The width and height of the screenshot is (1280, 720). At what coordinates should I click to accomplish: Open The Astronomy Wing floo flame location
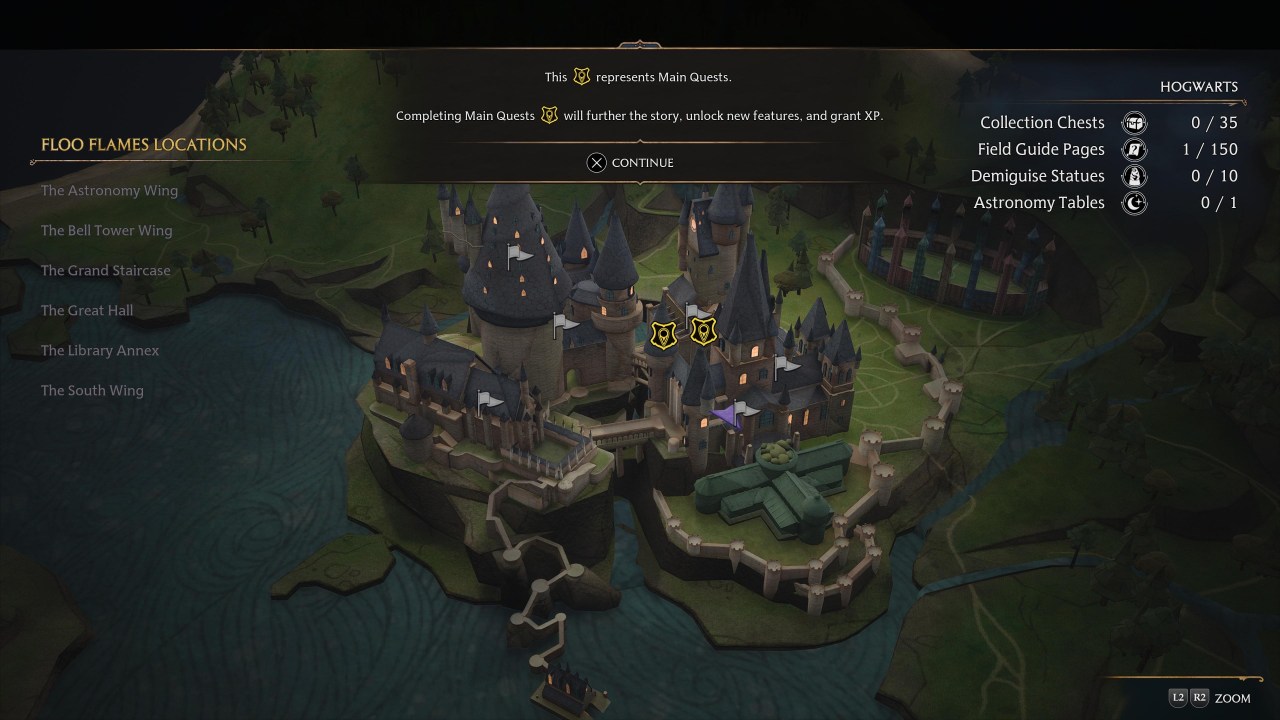[109, 190]
